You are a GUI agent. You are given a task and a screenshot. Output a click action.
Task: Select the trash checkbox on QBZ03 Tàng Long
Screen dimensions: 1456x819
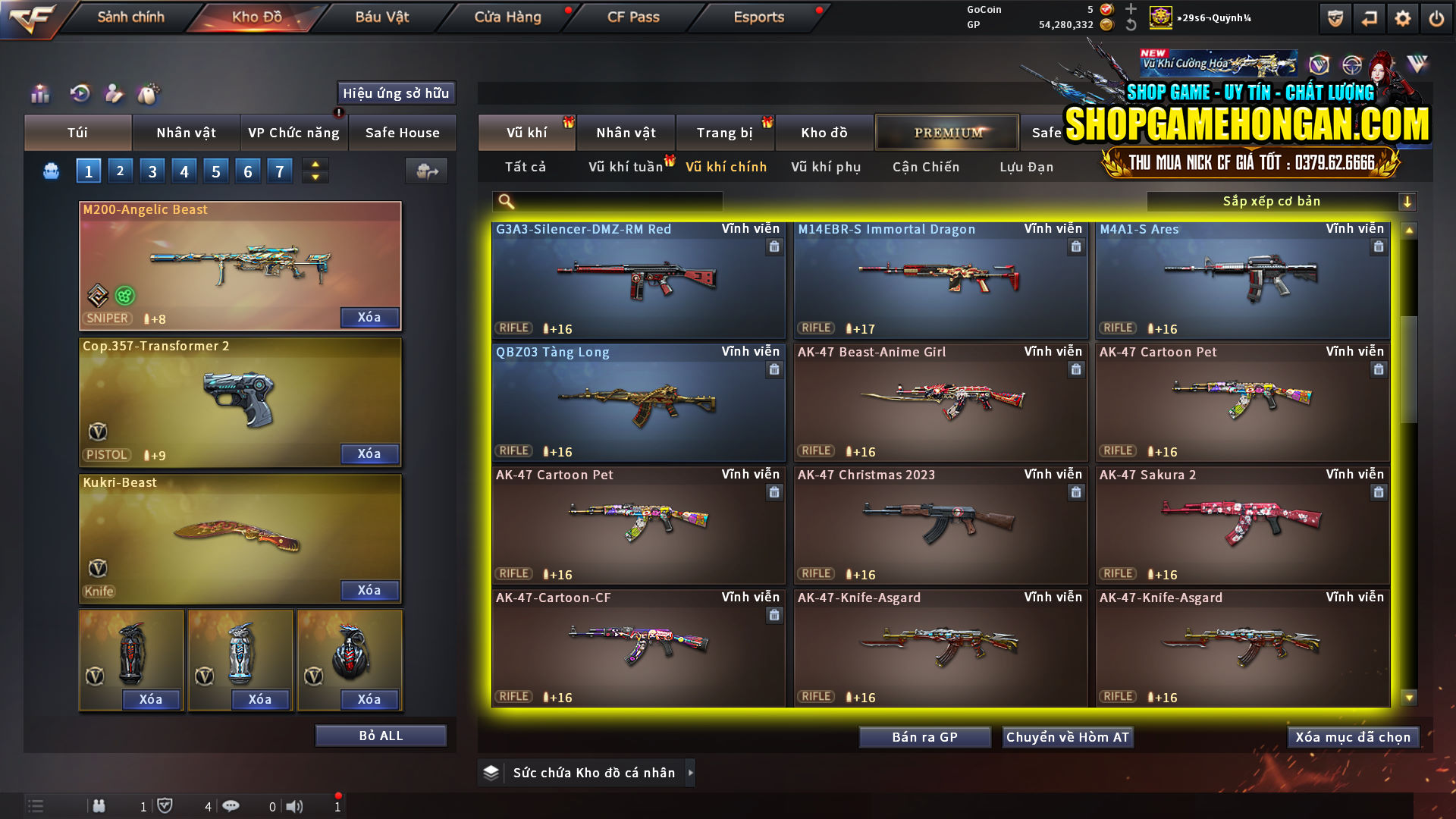[x=774, y=370]
